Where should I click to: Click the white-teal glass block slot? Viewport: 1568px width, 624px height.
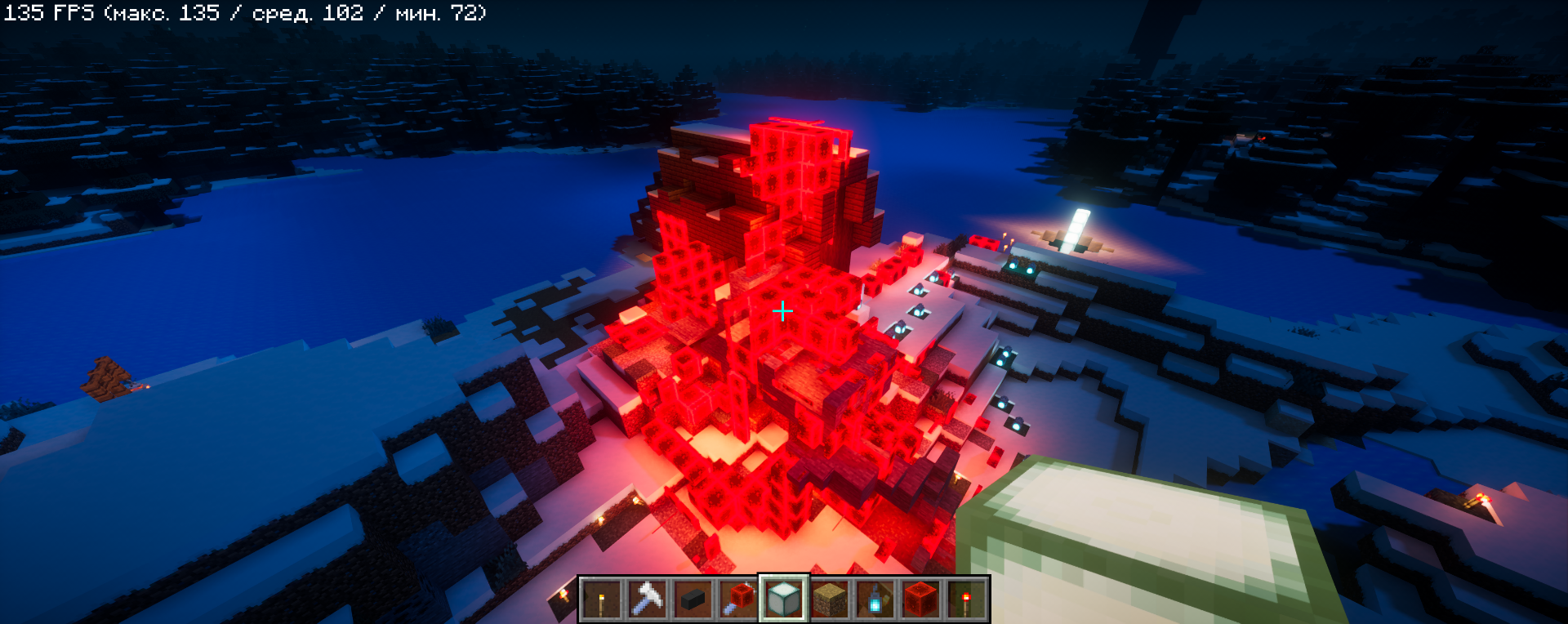pos(784,599)
